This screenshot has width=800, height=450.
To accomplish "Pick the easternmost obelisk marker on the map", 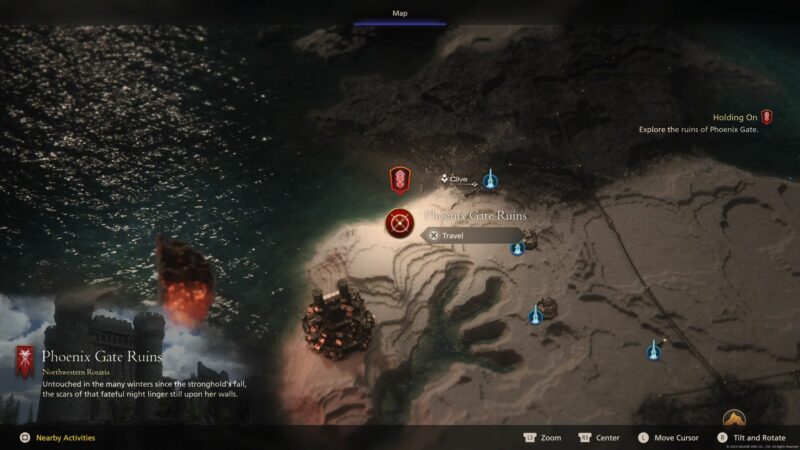I will (655, 350).
